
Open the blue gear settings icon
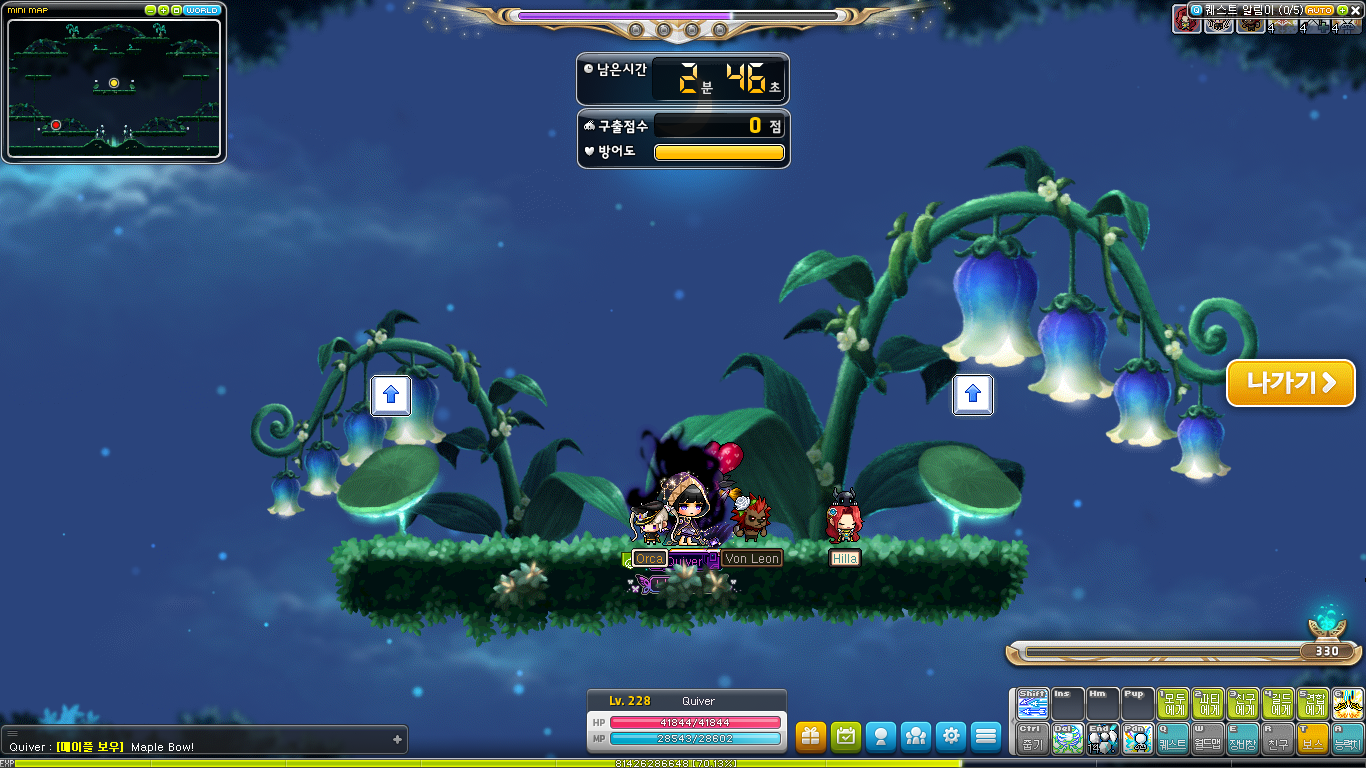pyautogui.click(x=951, y=736)
